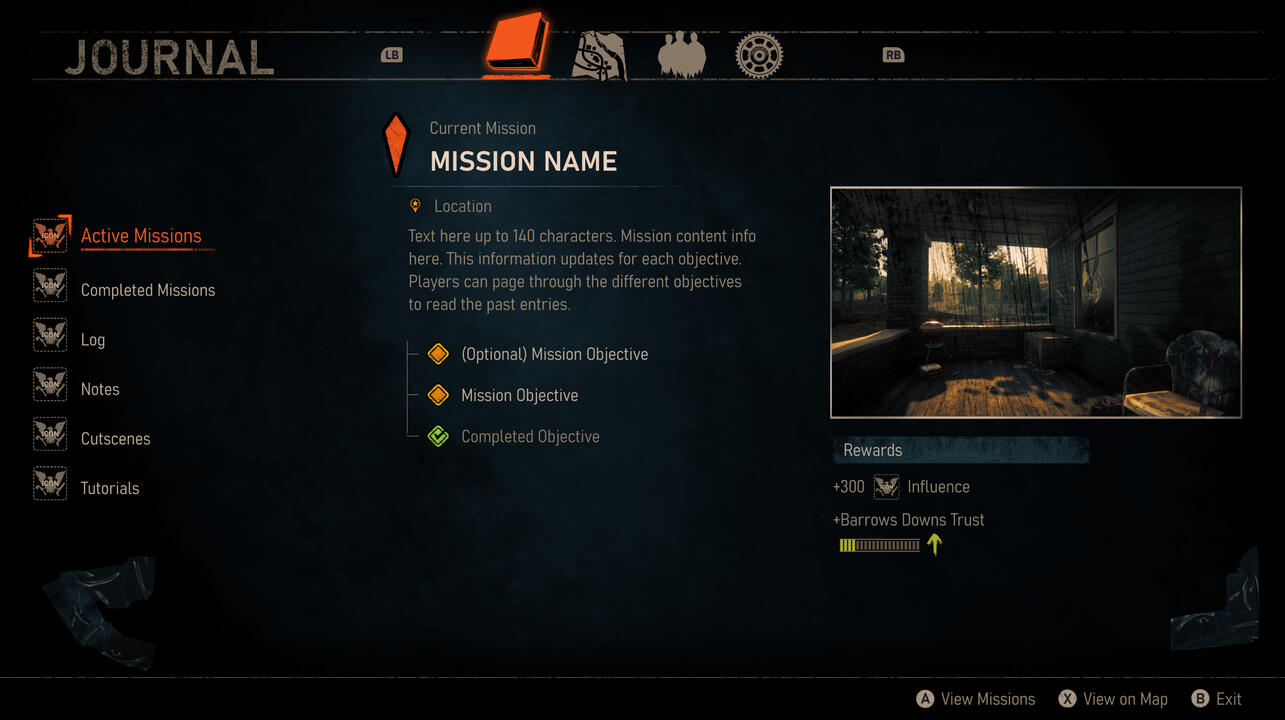Select the second Mission Objective row
The height and width of the screenshot is (720, 1285).
[519, 395]
